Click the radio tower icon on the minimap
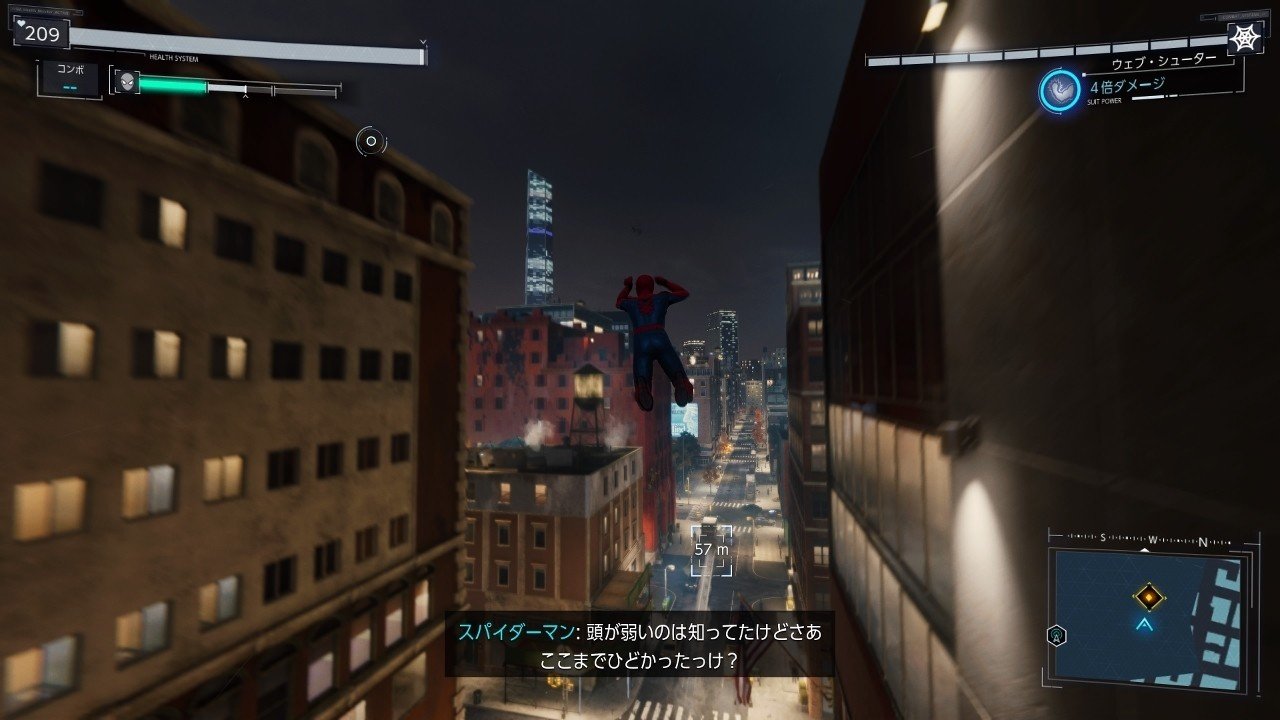This screenshot has width=1280, height=720. 1056,635
